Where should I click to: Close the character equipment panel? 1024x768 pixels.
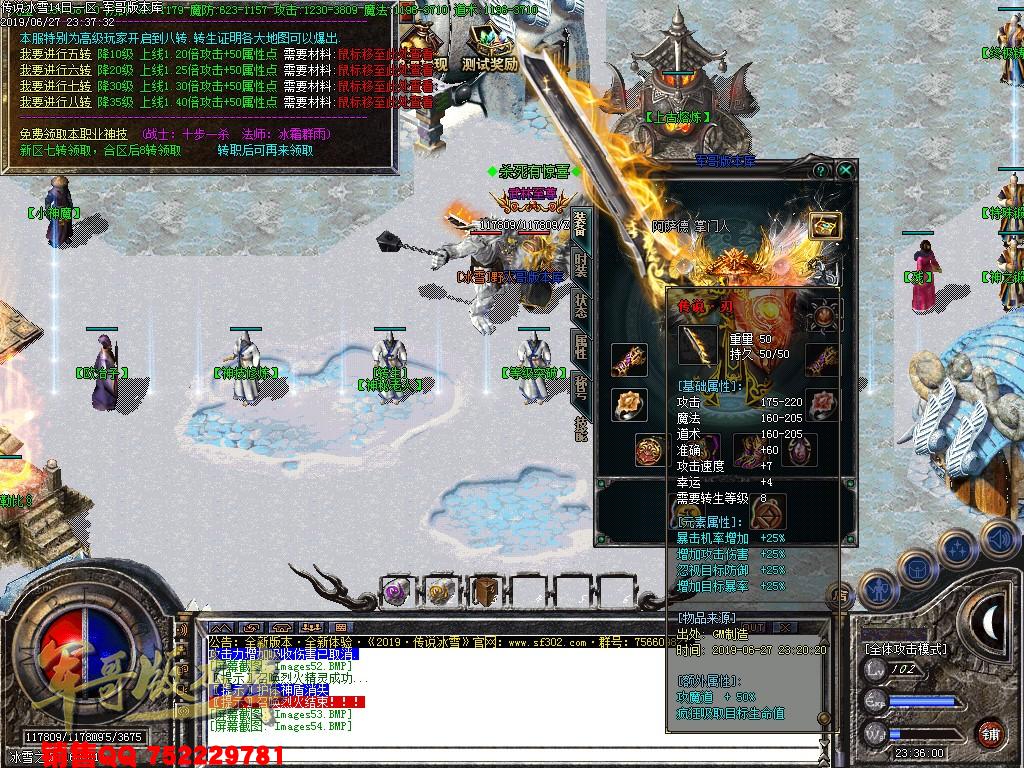point(846,171)
